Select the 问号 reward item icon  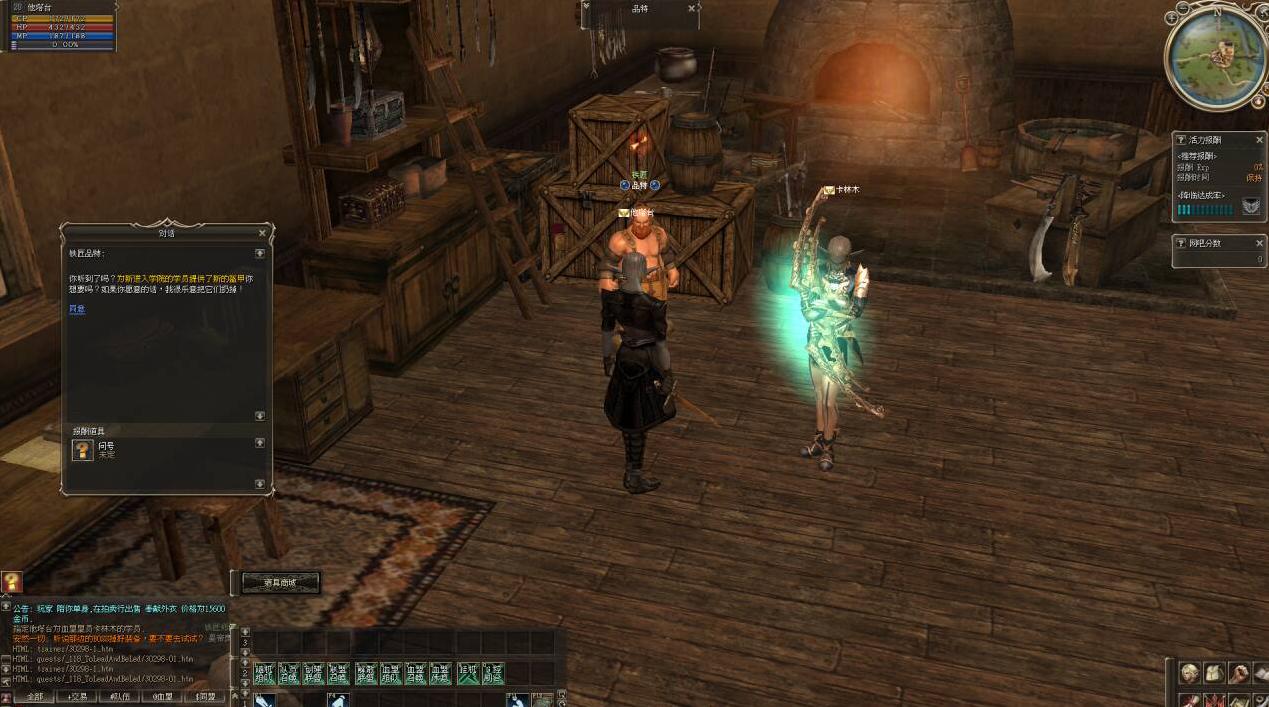[83, 450]
